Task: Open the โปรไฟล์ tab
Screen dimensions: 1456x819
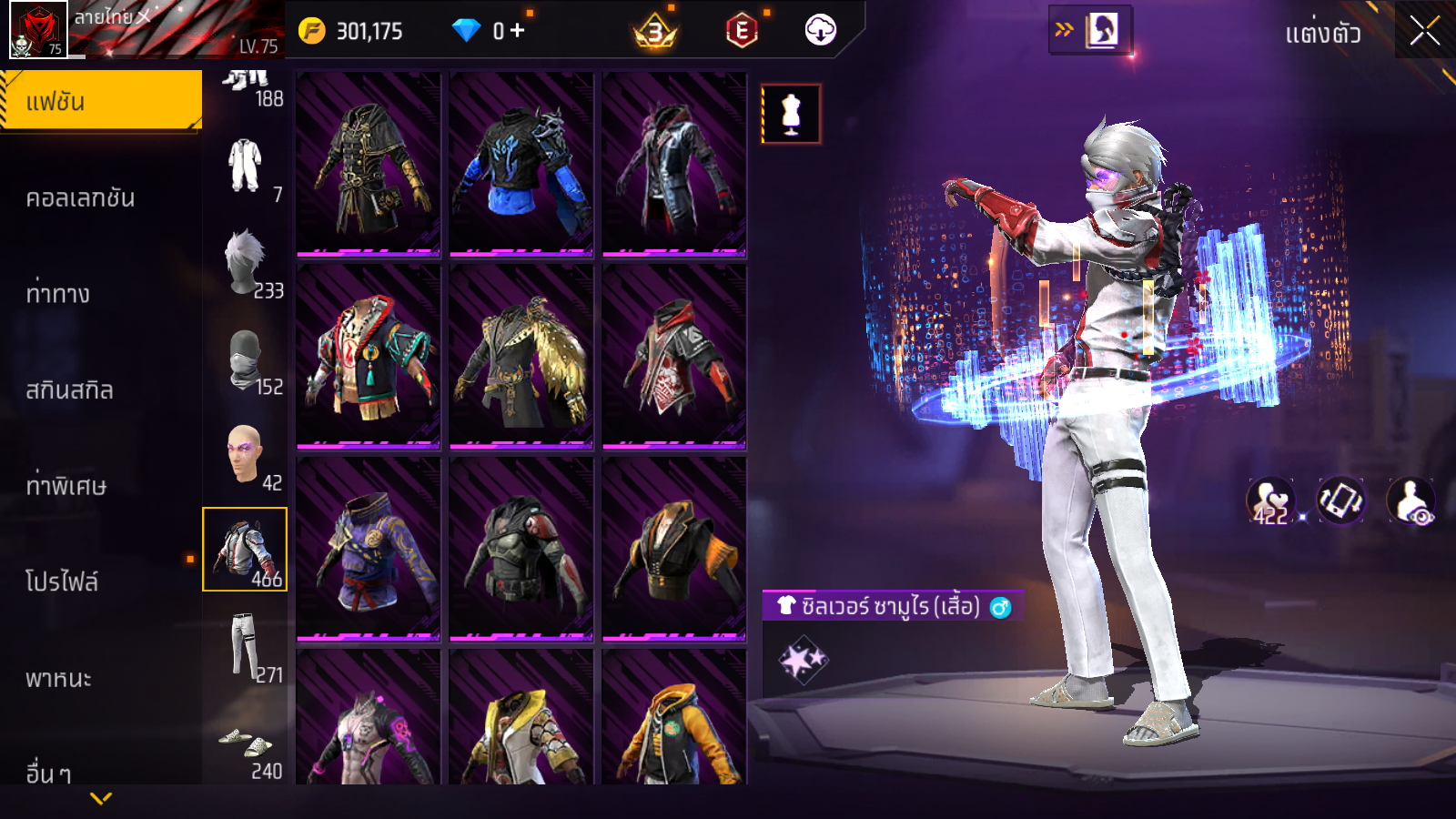Action: coord(62,581)
